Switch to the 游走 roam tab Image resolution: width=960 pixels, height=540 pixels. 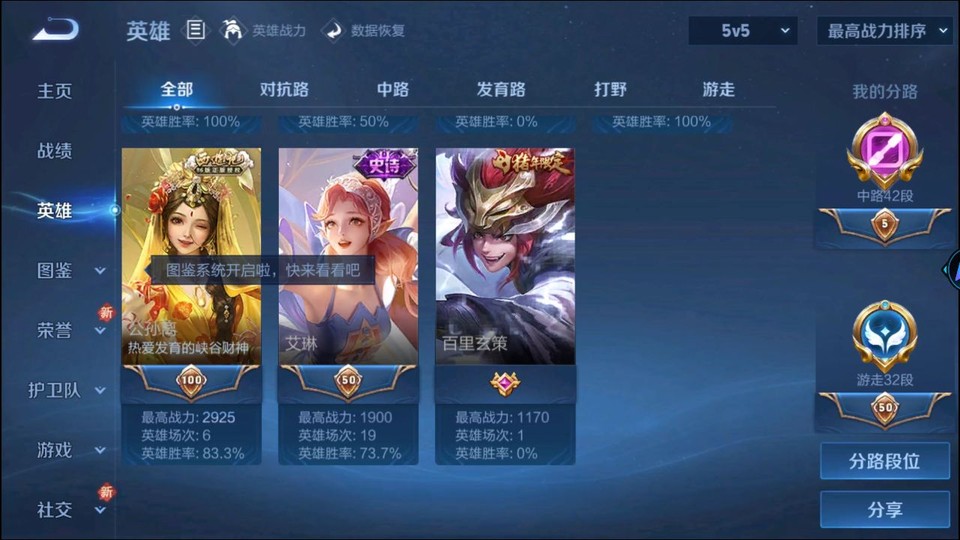pyautogui.click(x=718, y=89)
